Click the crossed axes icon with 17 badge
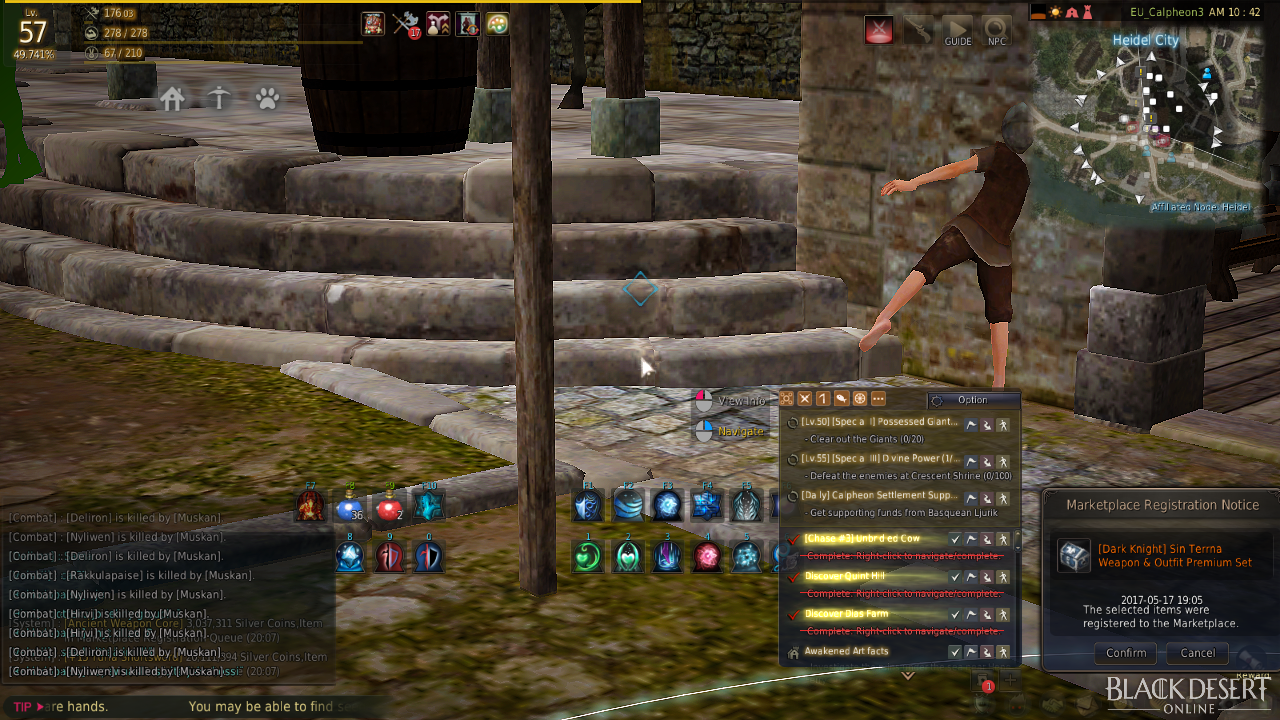 pyautogui.click(x=406, y=24)
